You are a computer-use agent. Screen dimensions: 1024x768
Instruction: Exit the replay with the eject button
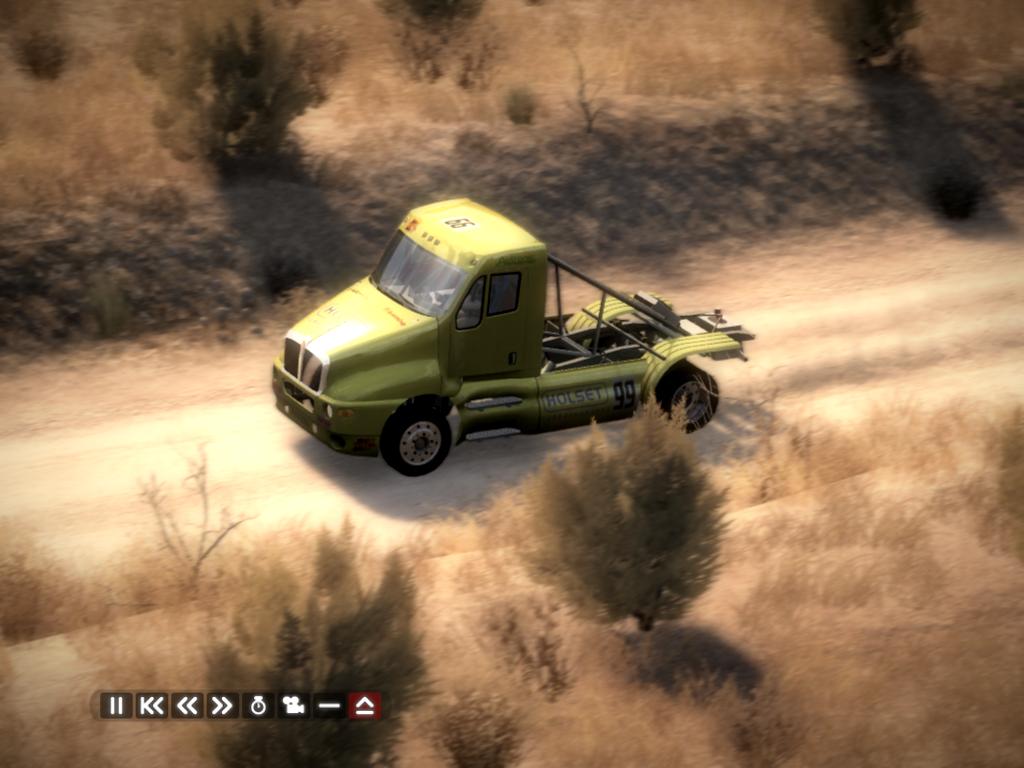[x=364, y=705]
